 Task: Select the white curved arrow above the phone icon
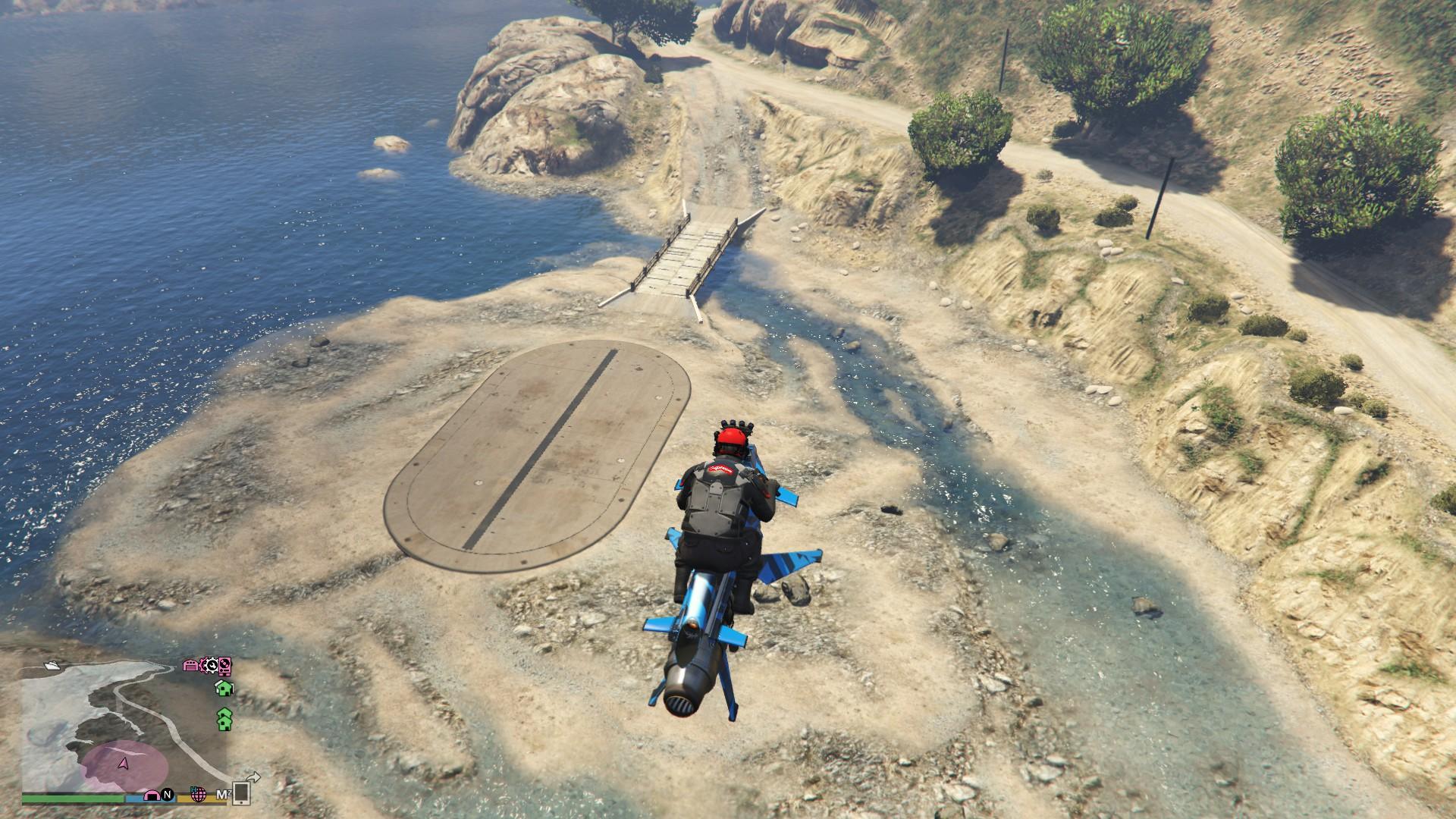[x=254, y=776]
